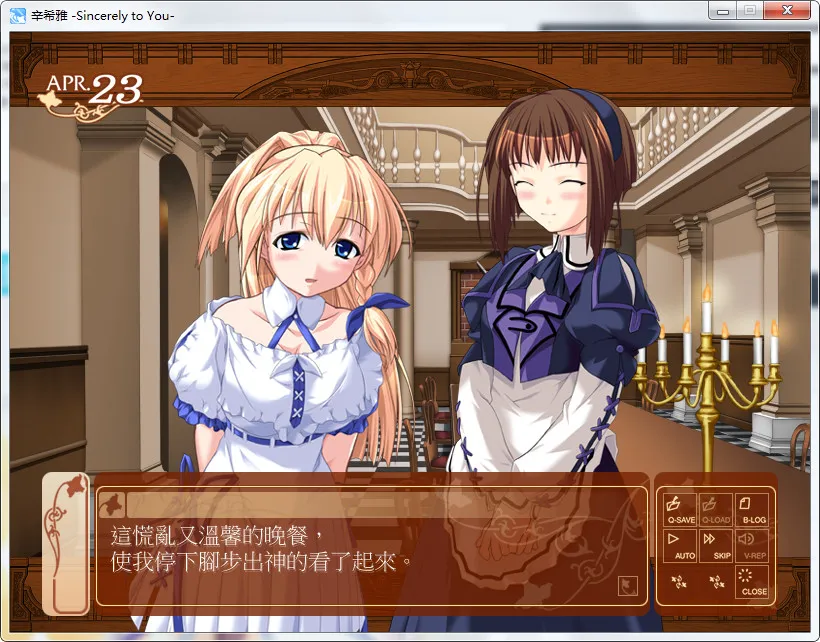Minimize the game window
The image size is (820, 642).
(x=722, y=11)
